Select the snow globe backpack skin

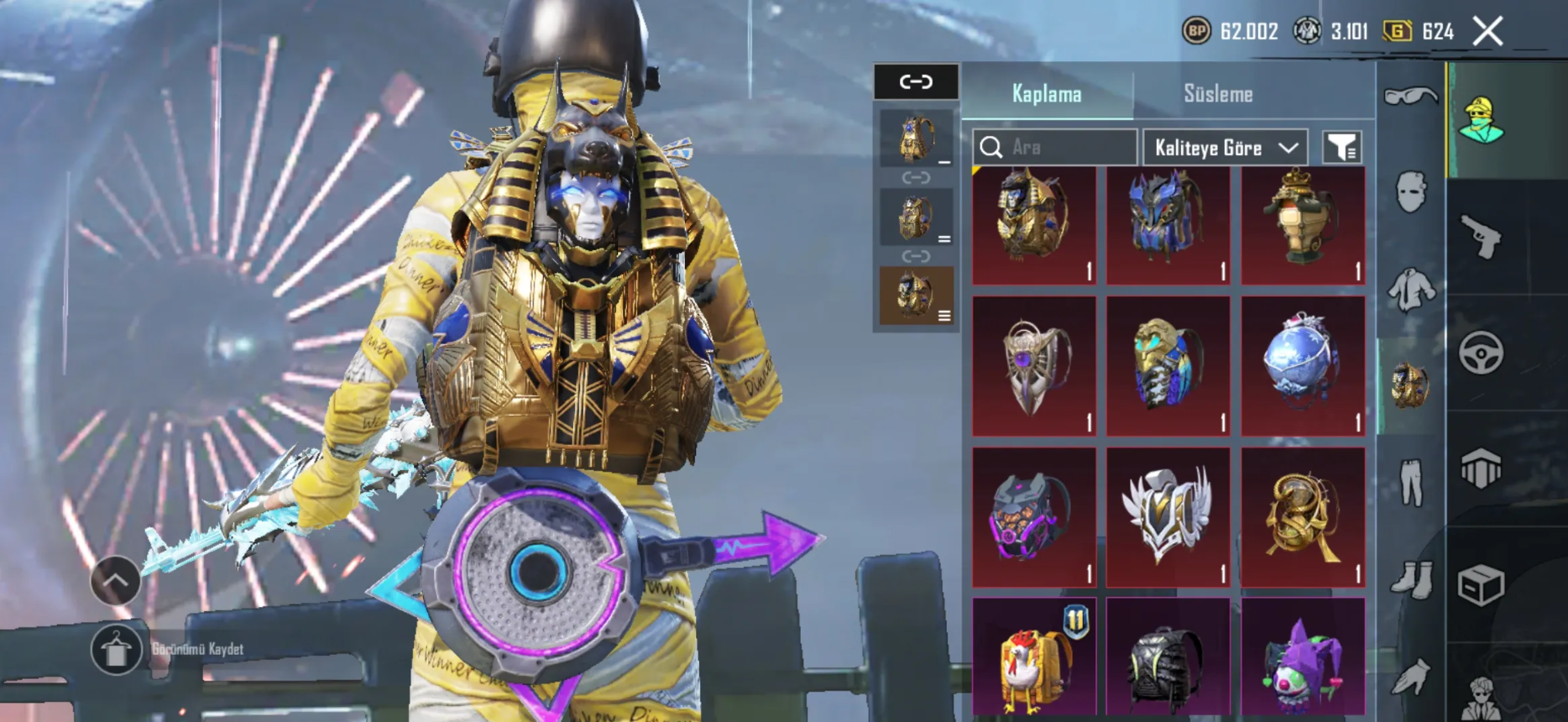click(x=1303, y=365)
